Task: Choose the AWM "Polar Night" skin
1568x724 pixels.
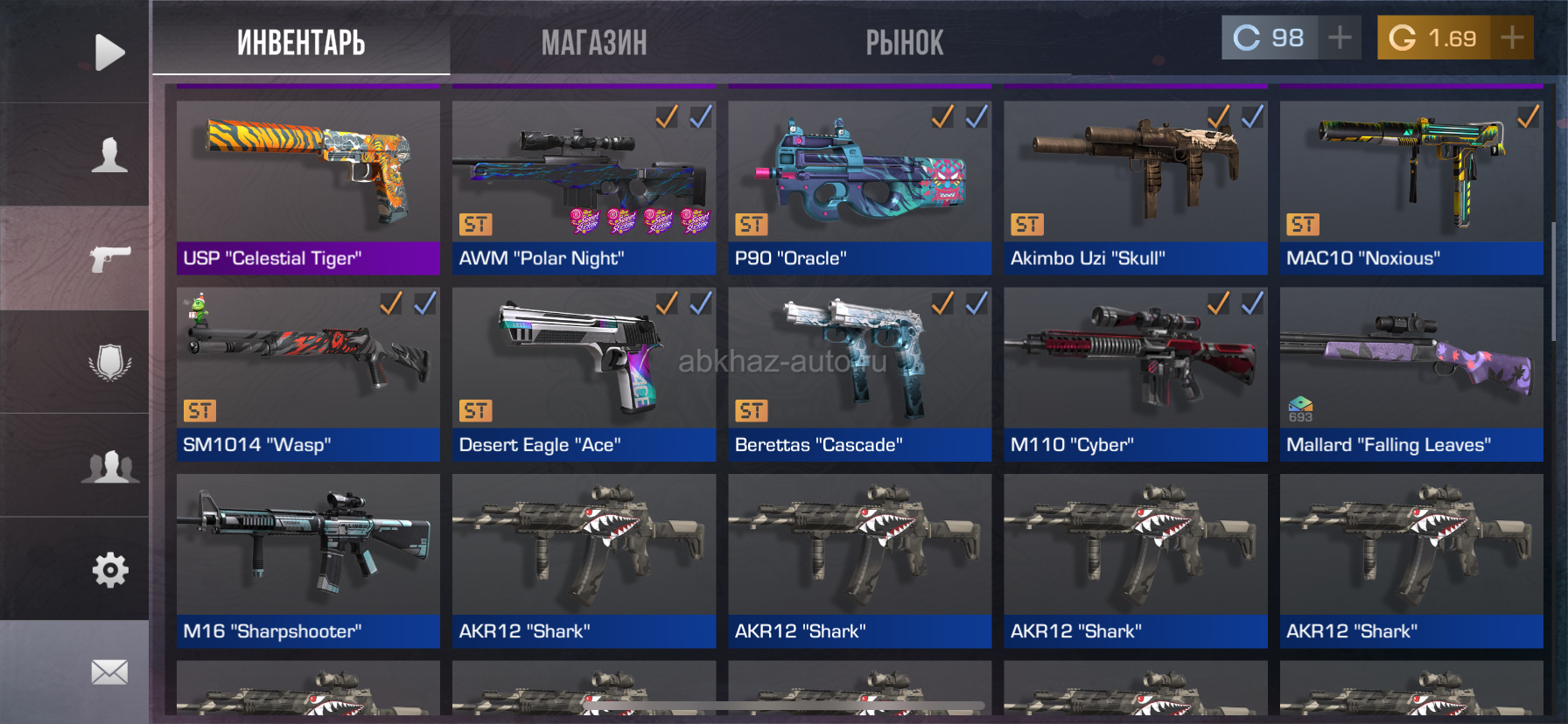Action: pos(584,185)
